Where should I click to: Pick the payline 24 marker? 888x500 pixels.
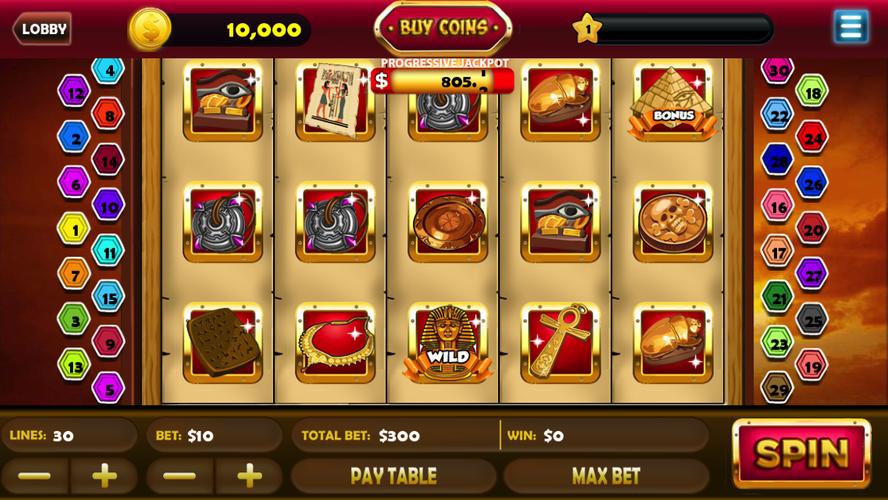[812, 137]
